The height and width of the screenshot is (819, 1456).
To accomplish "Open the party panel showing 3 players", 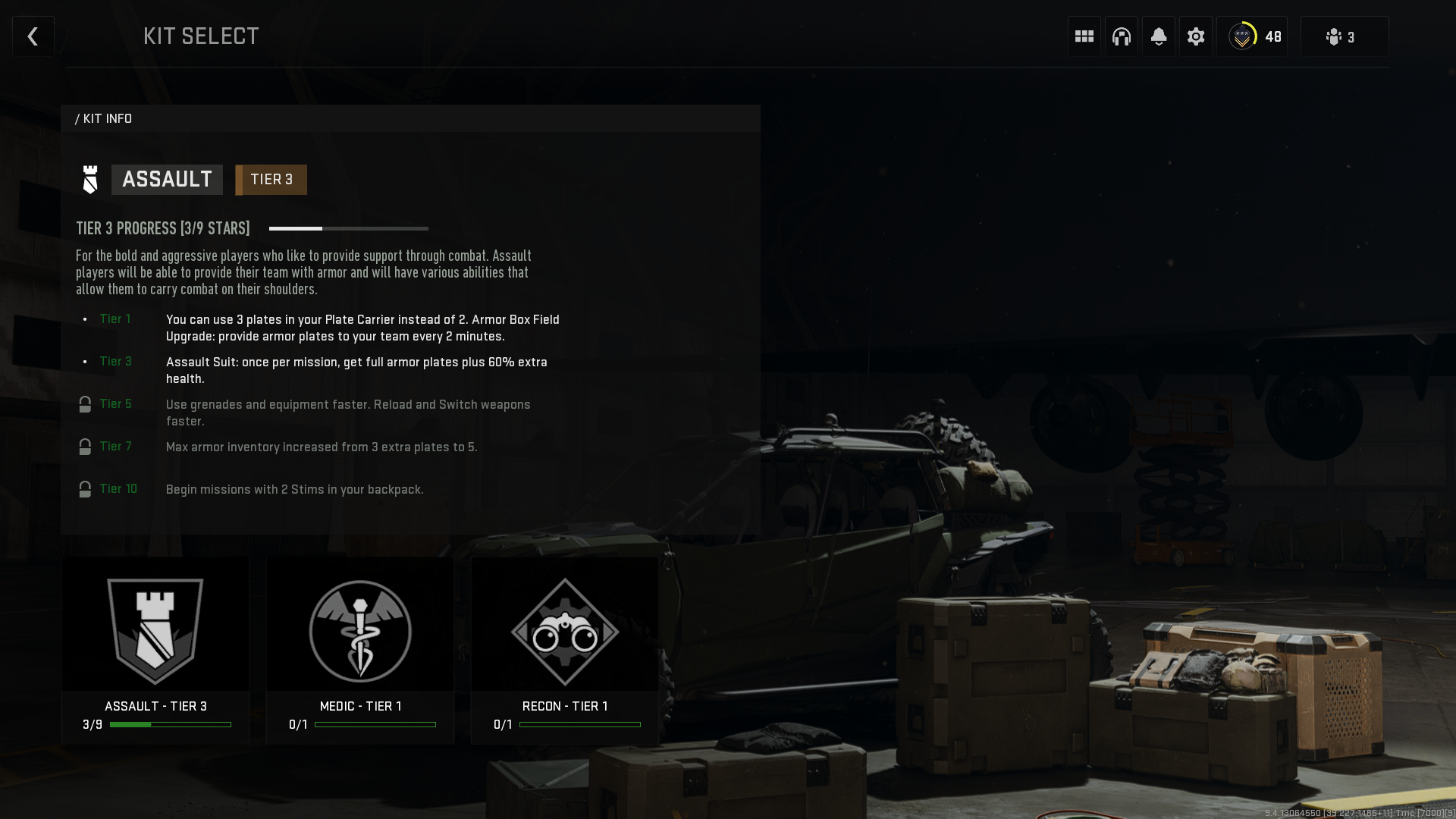I will [1343, 36].
